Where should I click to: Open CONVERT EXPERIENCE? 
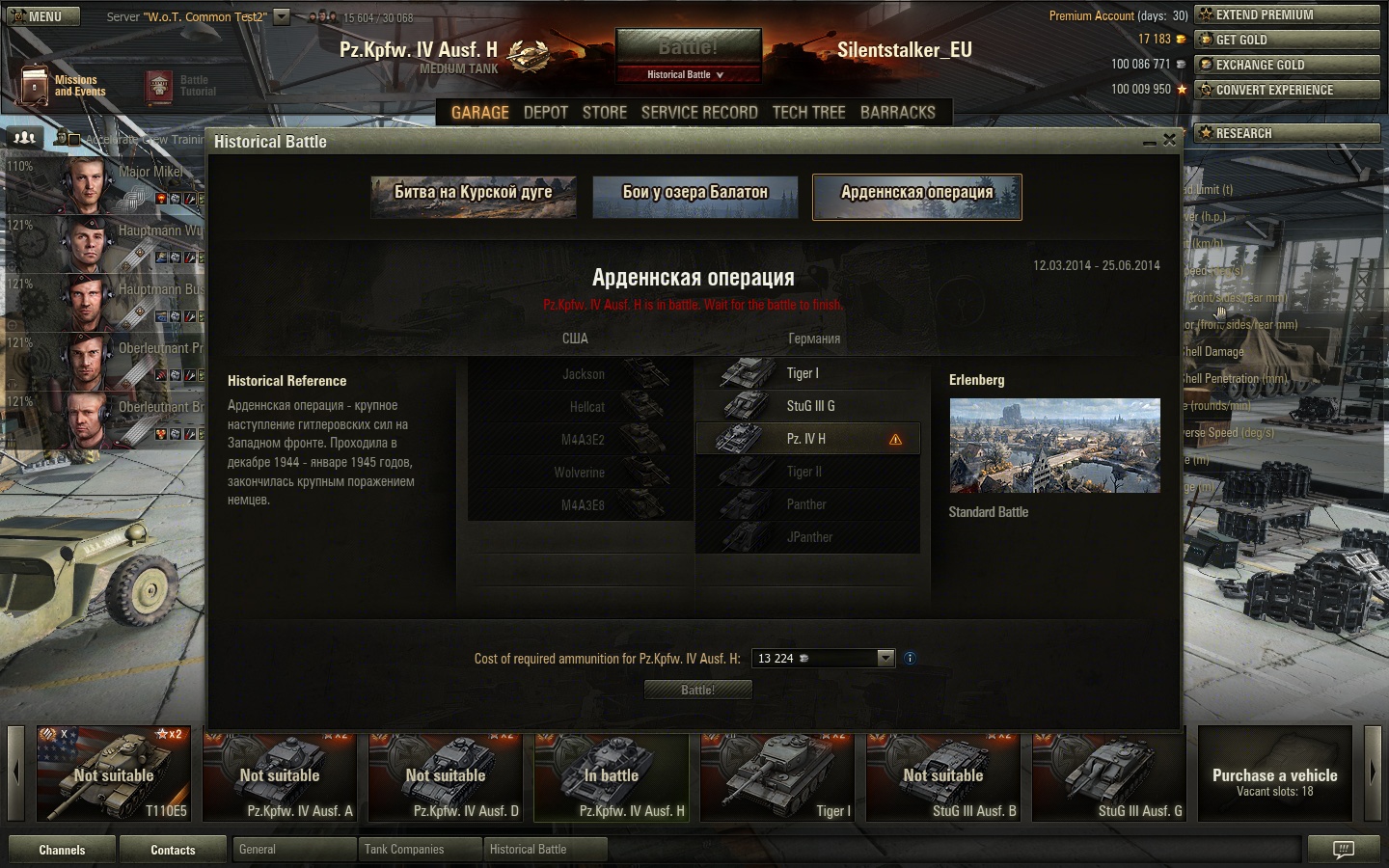[1287, 90]
